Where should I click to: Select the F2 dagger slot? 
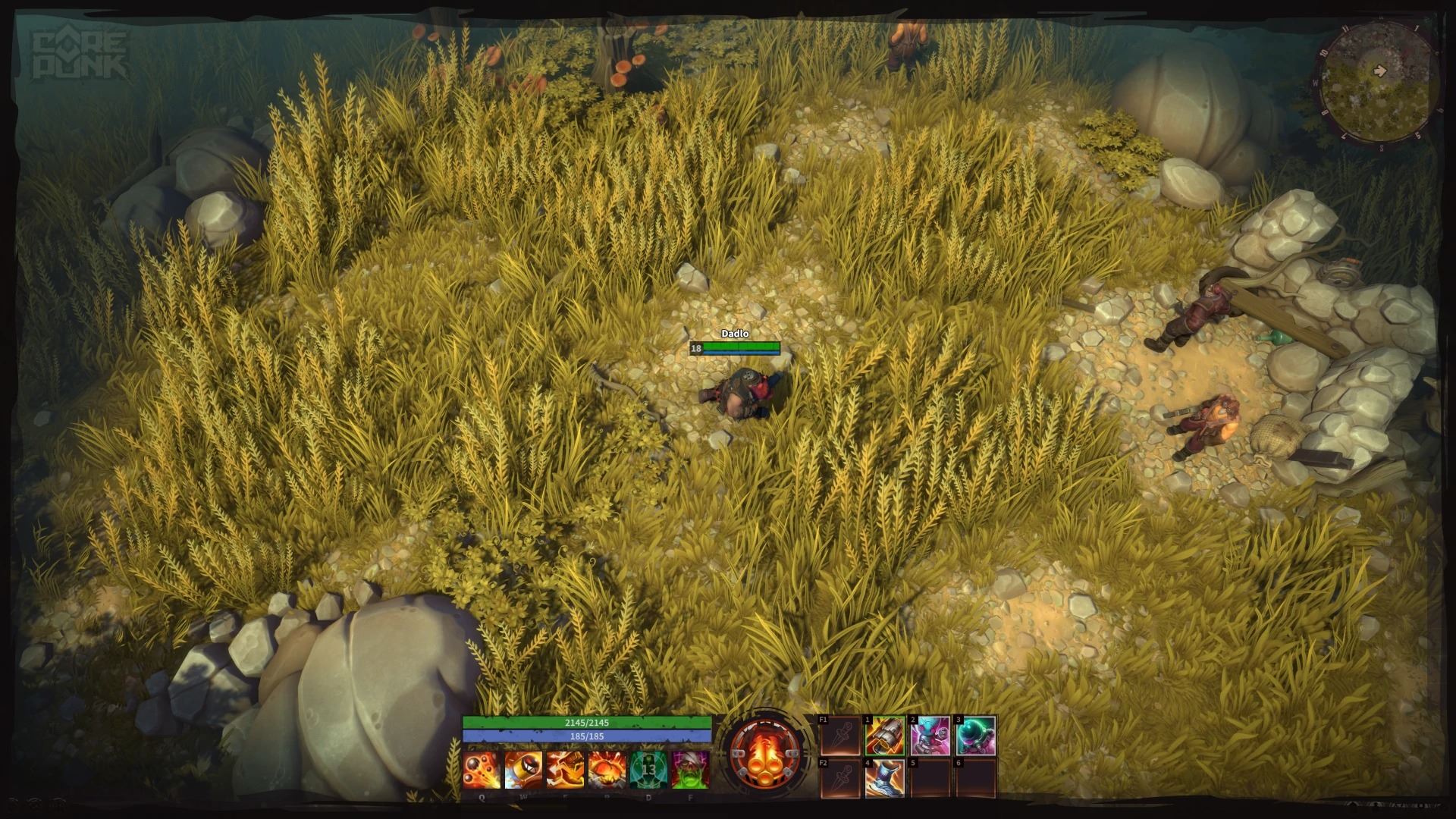tap(840, 780)
